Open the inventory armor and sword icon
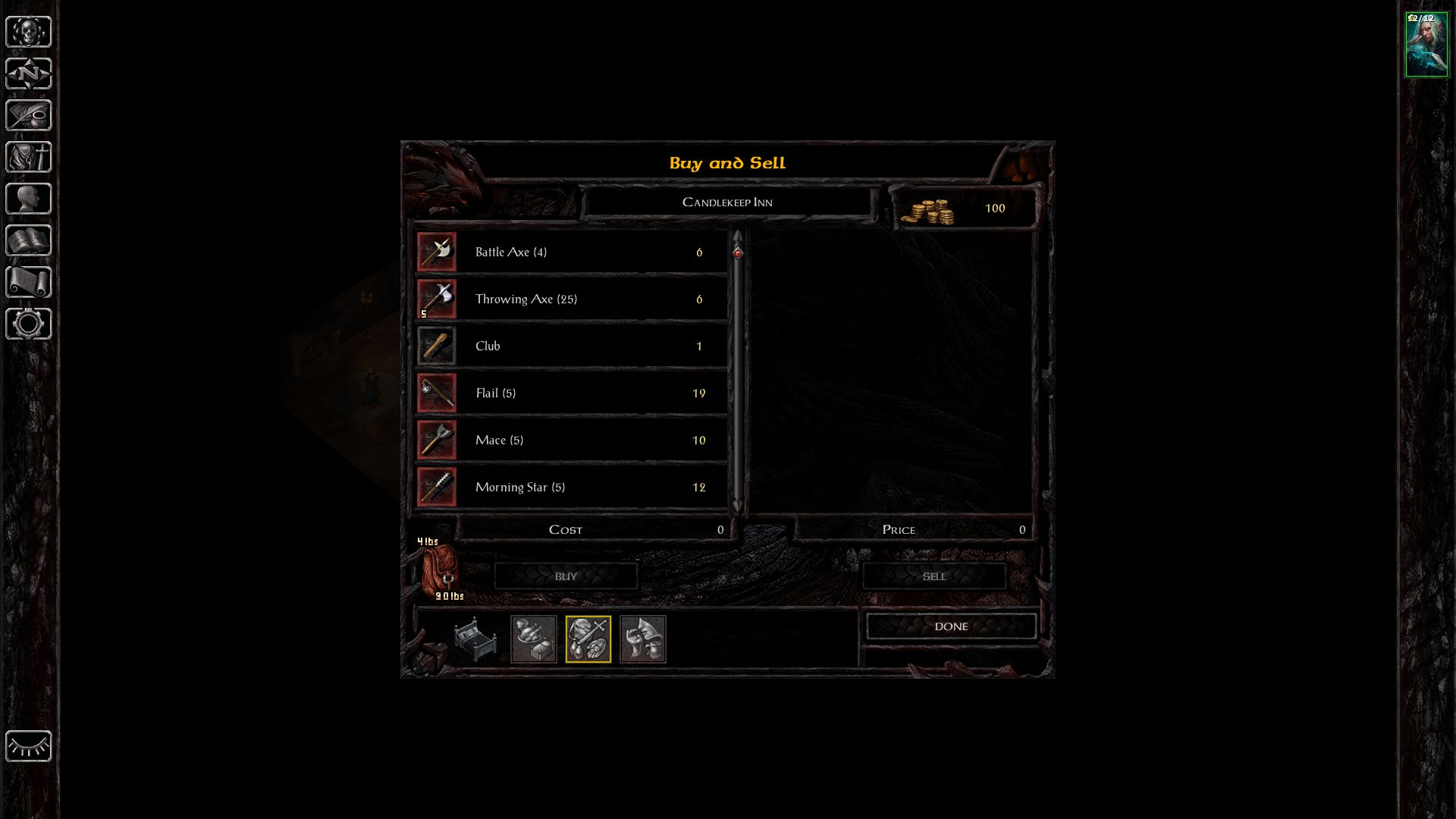1456x819 pixels. click(29, 158)
